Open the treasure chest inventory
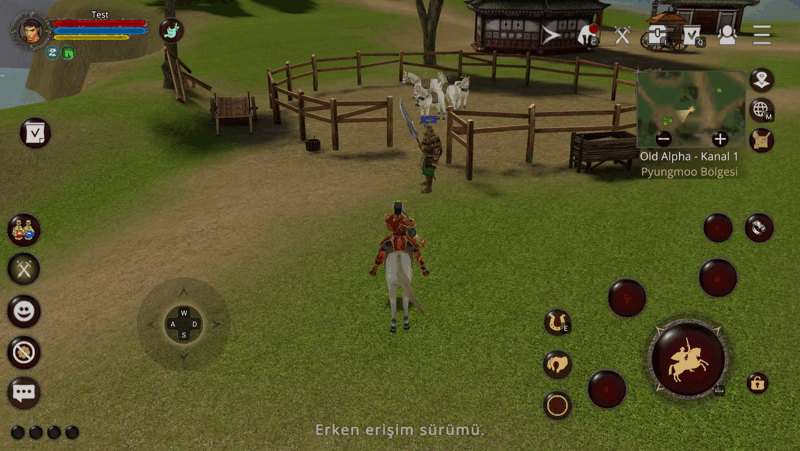 [x=657, y=35]
